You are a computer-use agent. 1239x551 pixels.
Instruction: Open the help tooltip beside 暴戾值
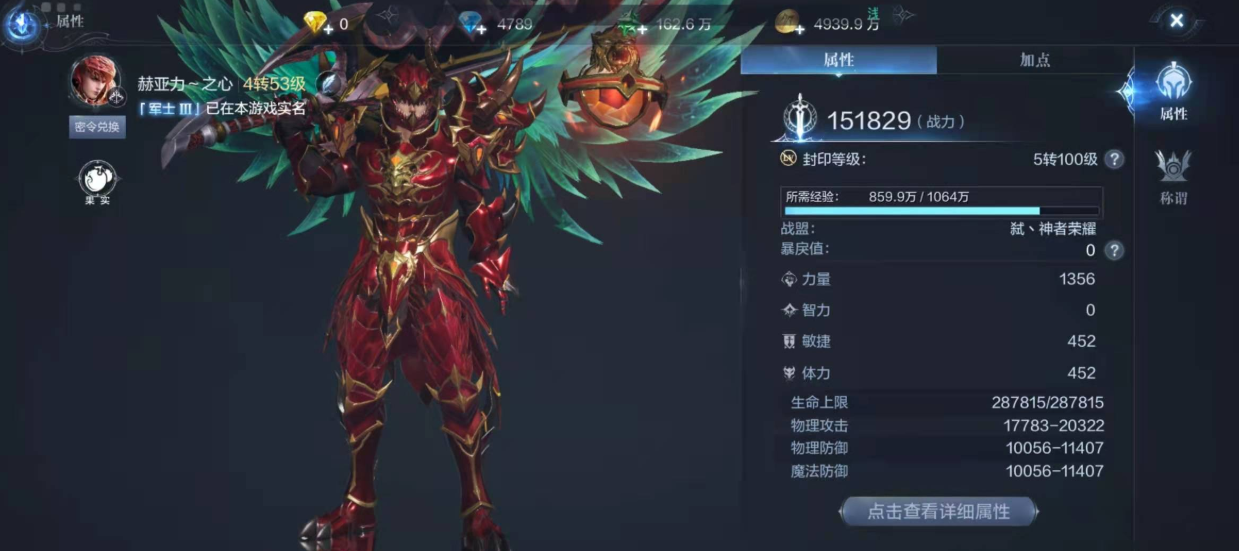coord(1113,250)
